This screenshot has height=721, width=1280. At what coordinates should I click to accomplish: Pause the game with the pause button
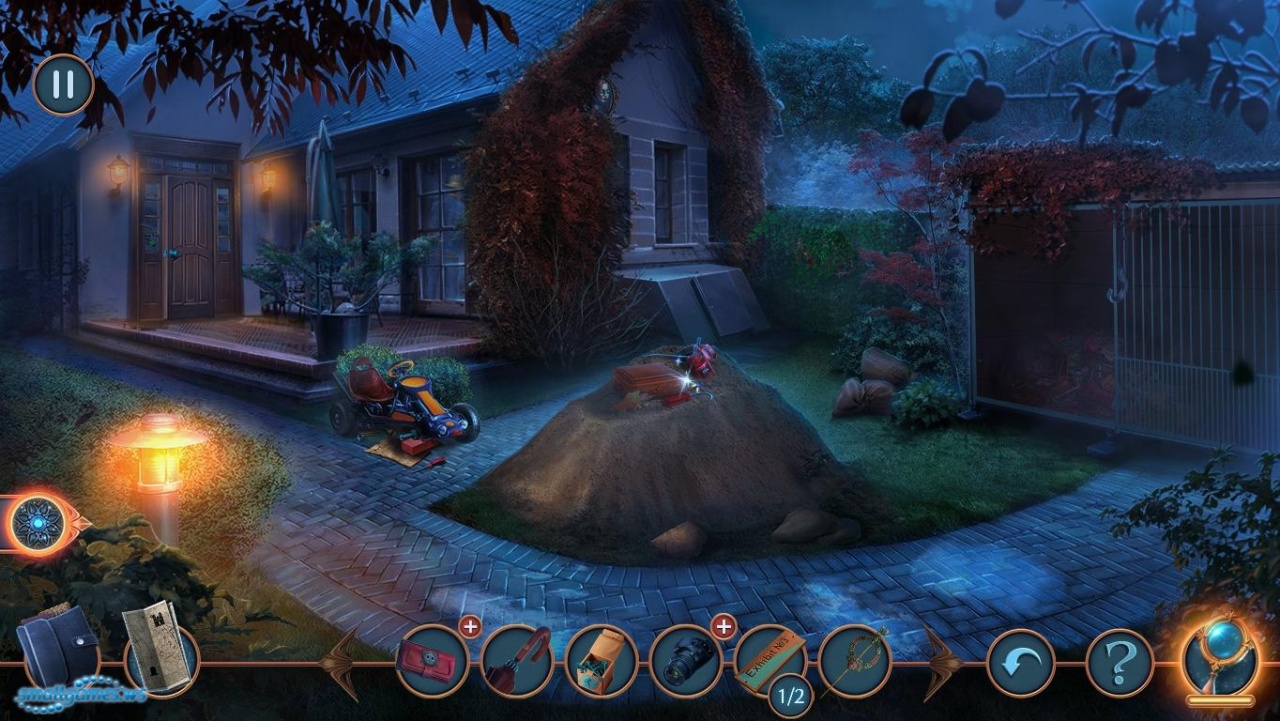[63, 85]
